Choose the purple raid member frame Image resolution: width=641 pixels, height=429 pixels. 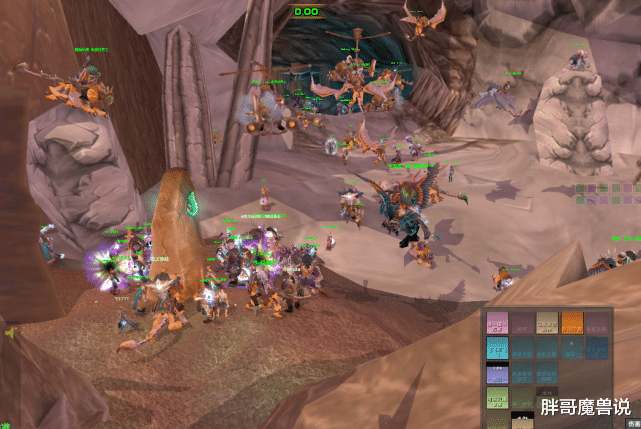498,375
